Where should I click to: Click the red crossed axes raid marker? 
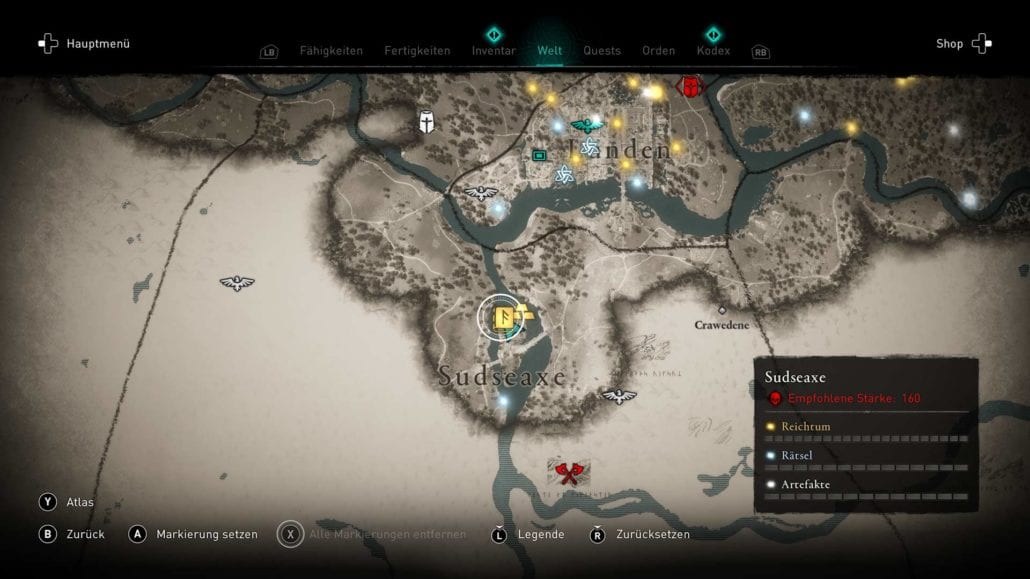coord(570,473)
